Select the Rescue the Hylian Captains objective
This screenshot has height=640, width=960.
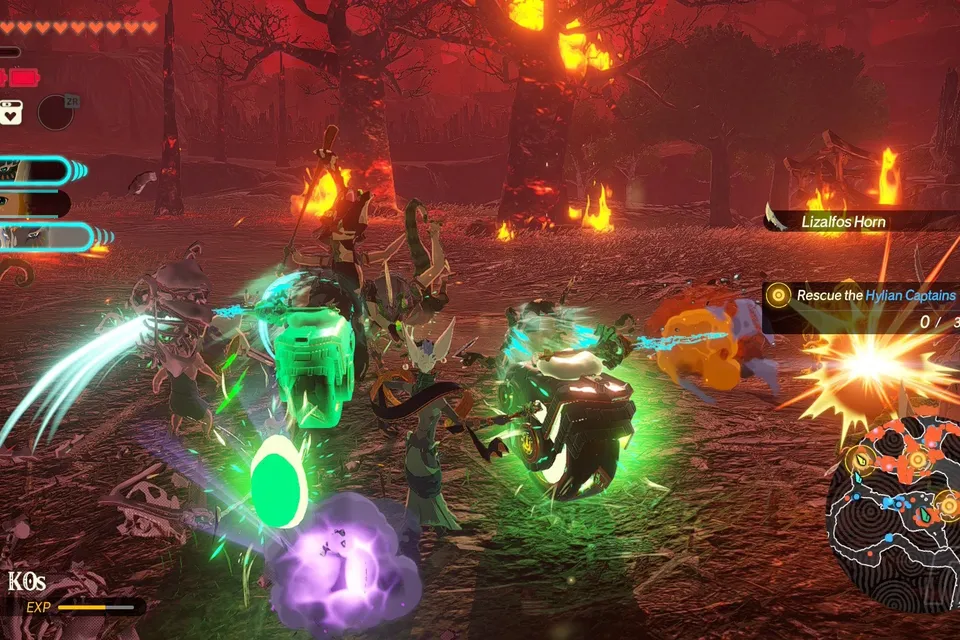(x=868, y=296)
